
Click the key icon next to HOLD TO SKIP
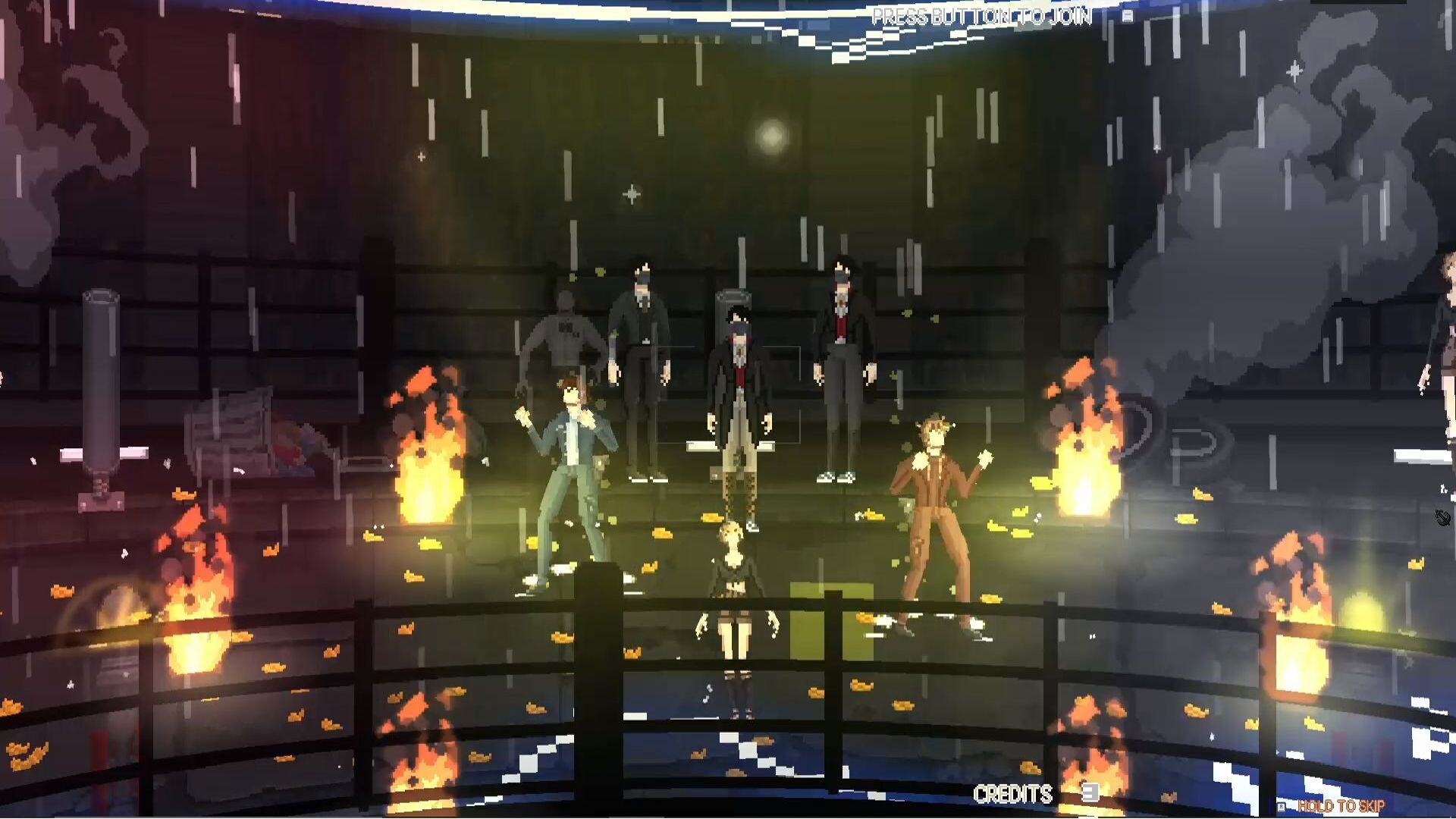click(x=1282, y=806)
